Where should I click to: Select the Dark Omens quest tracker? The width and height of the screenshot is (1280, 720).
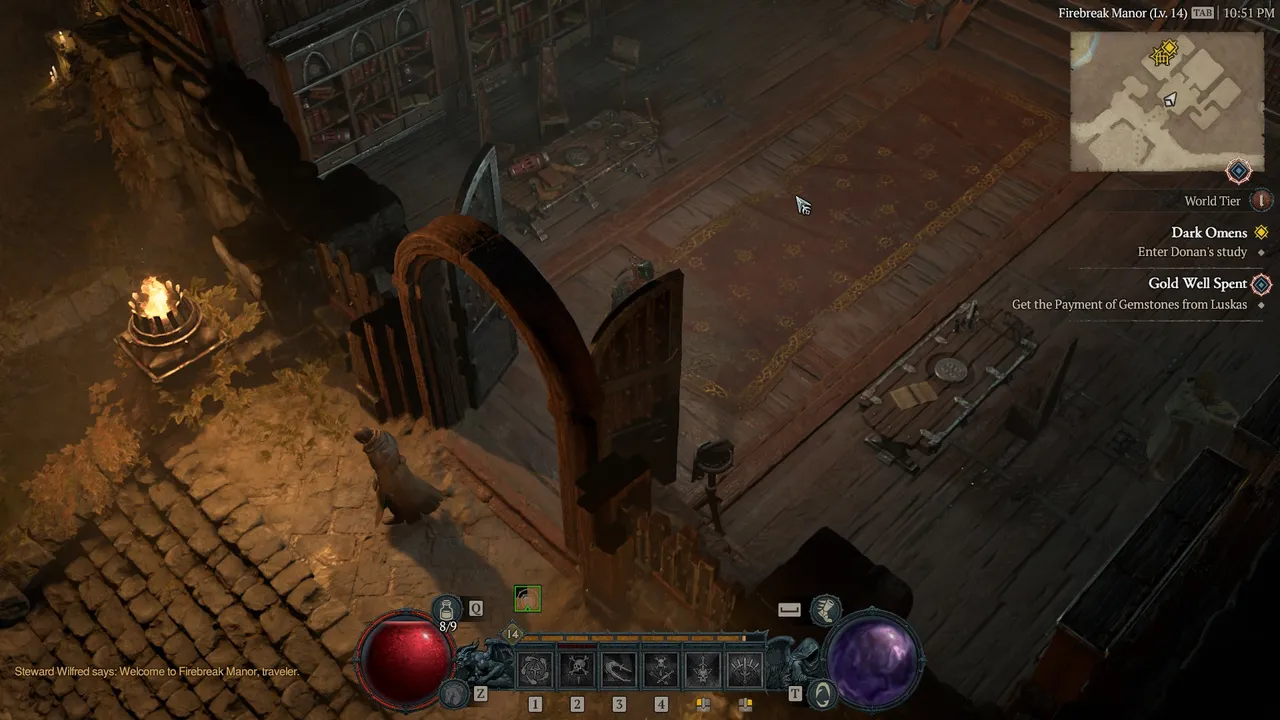click(1209, 233)
